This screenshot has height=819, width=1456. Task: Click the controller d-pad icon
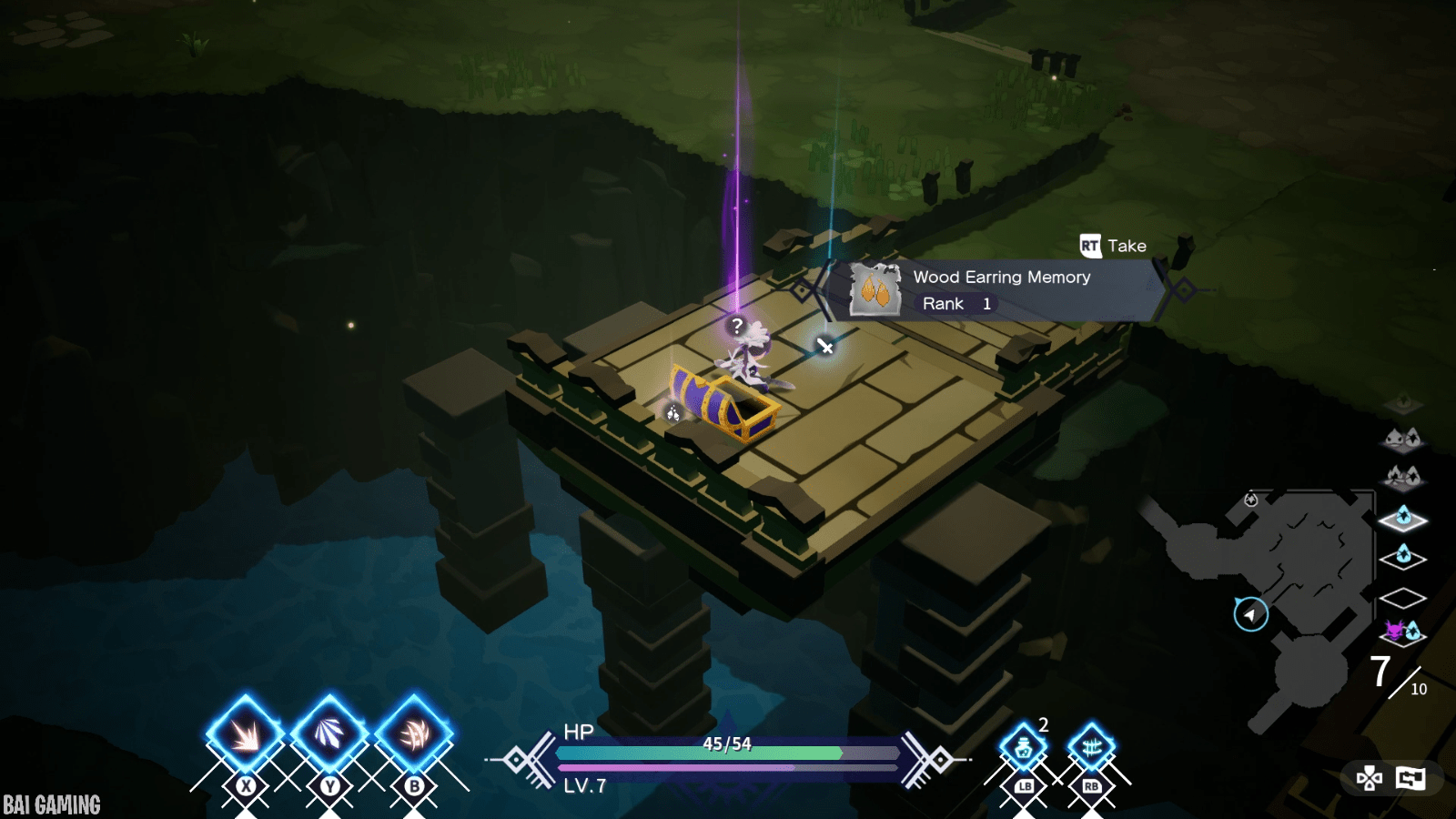(x=1369, y=778)
